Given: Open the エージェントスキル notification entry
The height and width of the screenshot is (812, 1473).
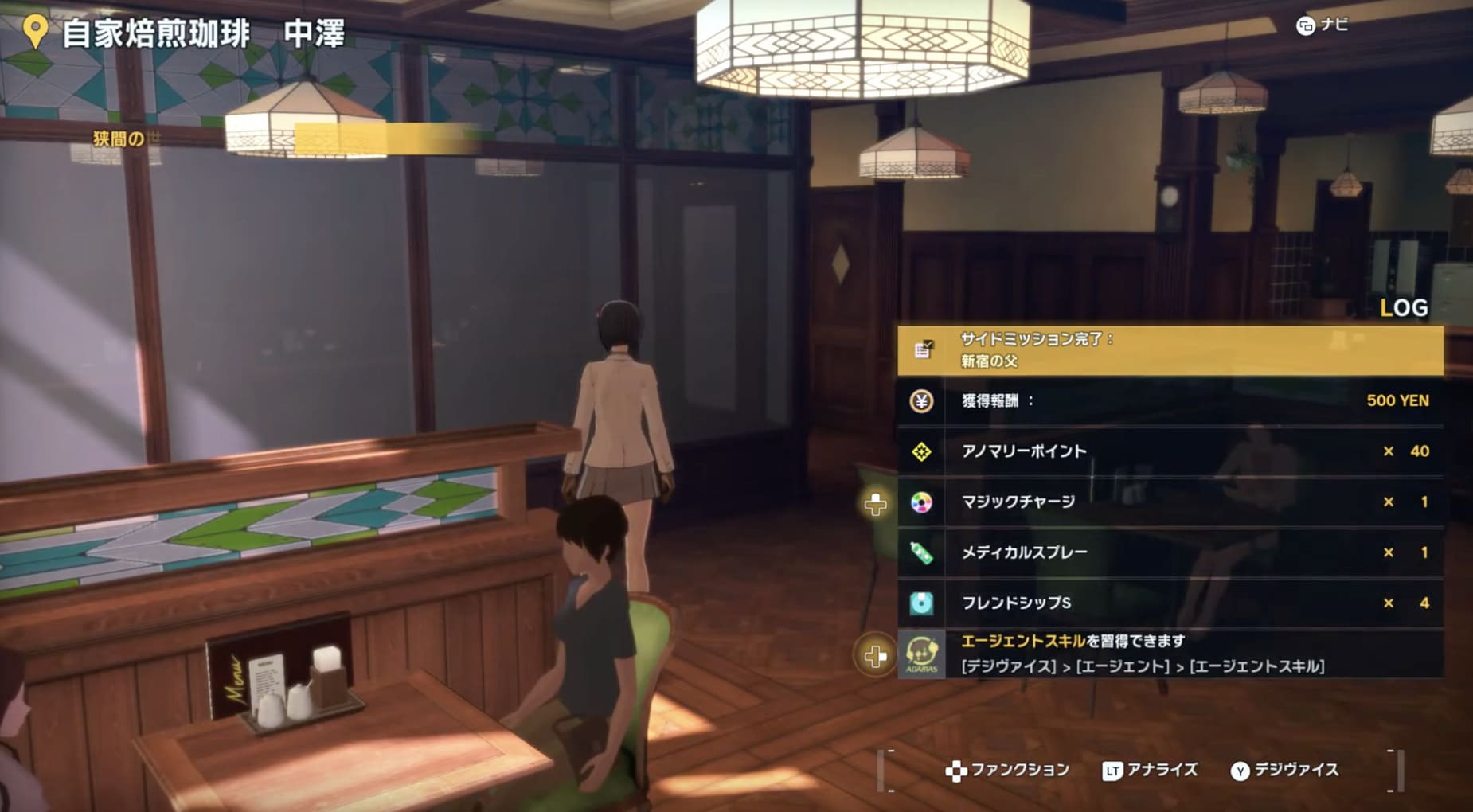Looking at the screenshot, I should [1169, 654].
